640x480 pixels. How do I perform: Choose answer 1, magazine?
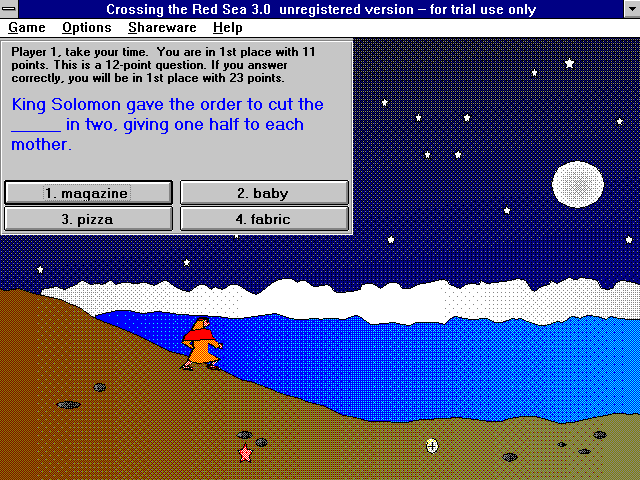tap(88, 193)
